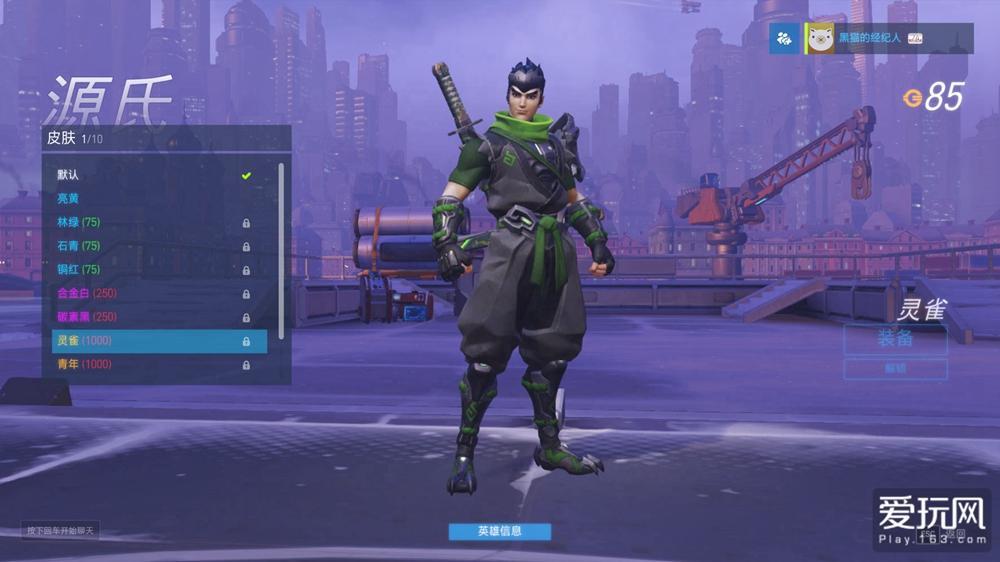Select the 青年 (1000) skin
1000x562 pixels.
pos(150,365)
